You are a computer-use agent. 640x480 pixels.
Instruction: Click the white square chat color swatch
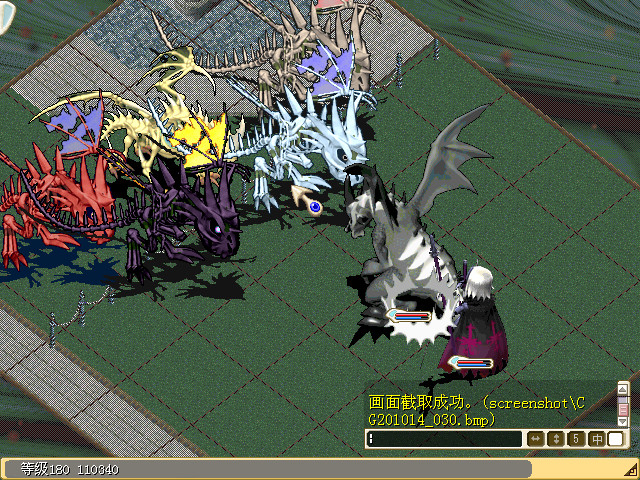[616, 439]
